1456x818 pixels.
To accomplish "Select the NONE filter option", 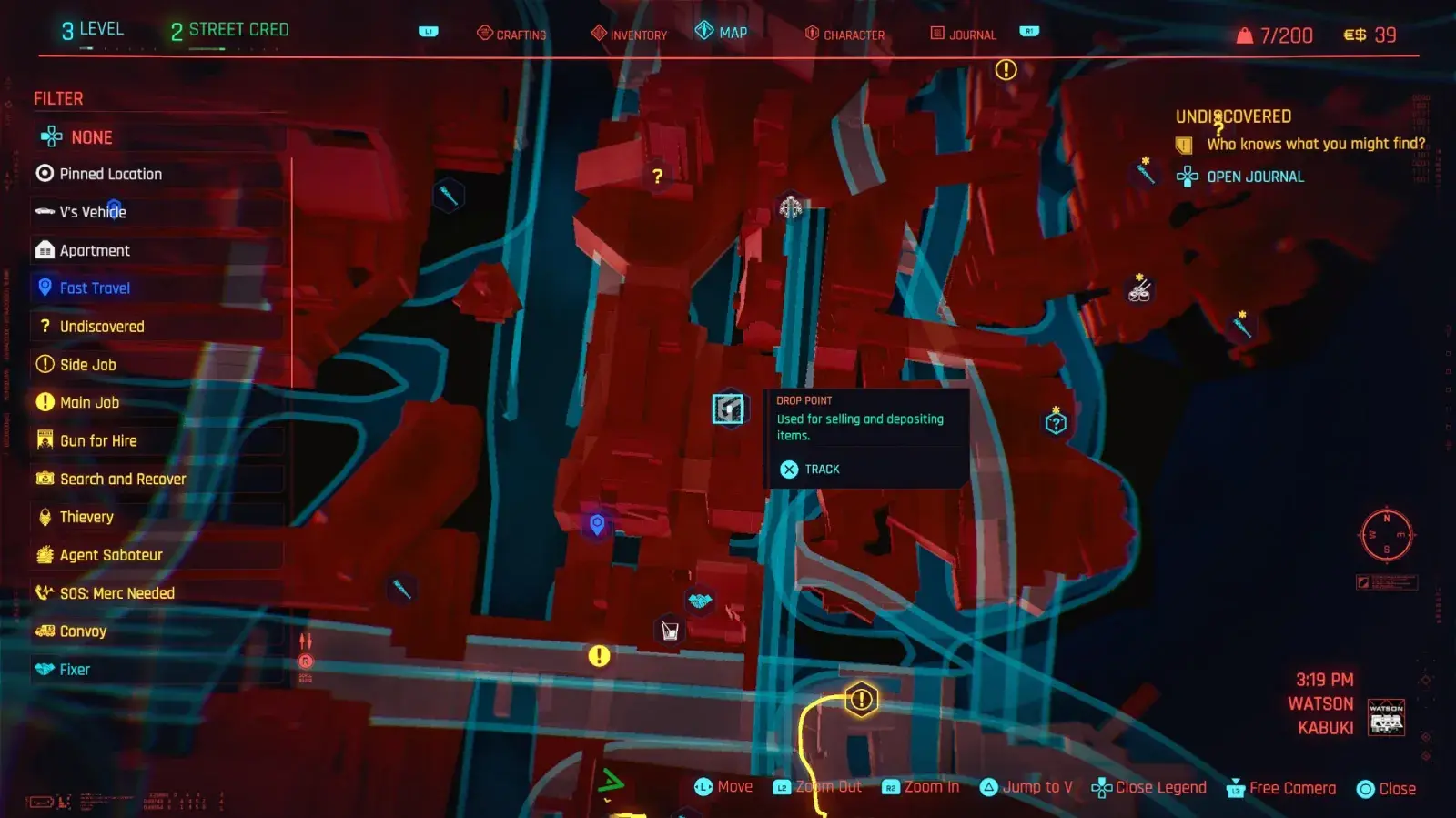I will tap(91, 137).
